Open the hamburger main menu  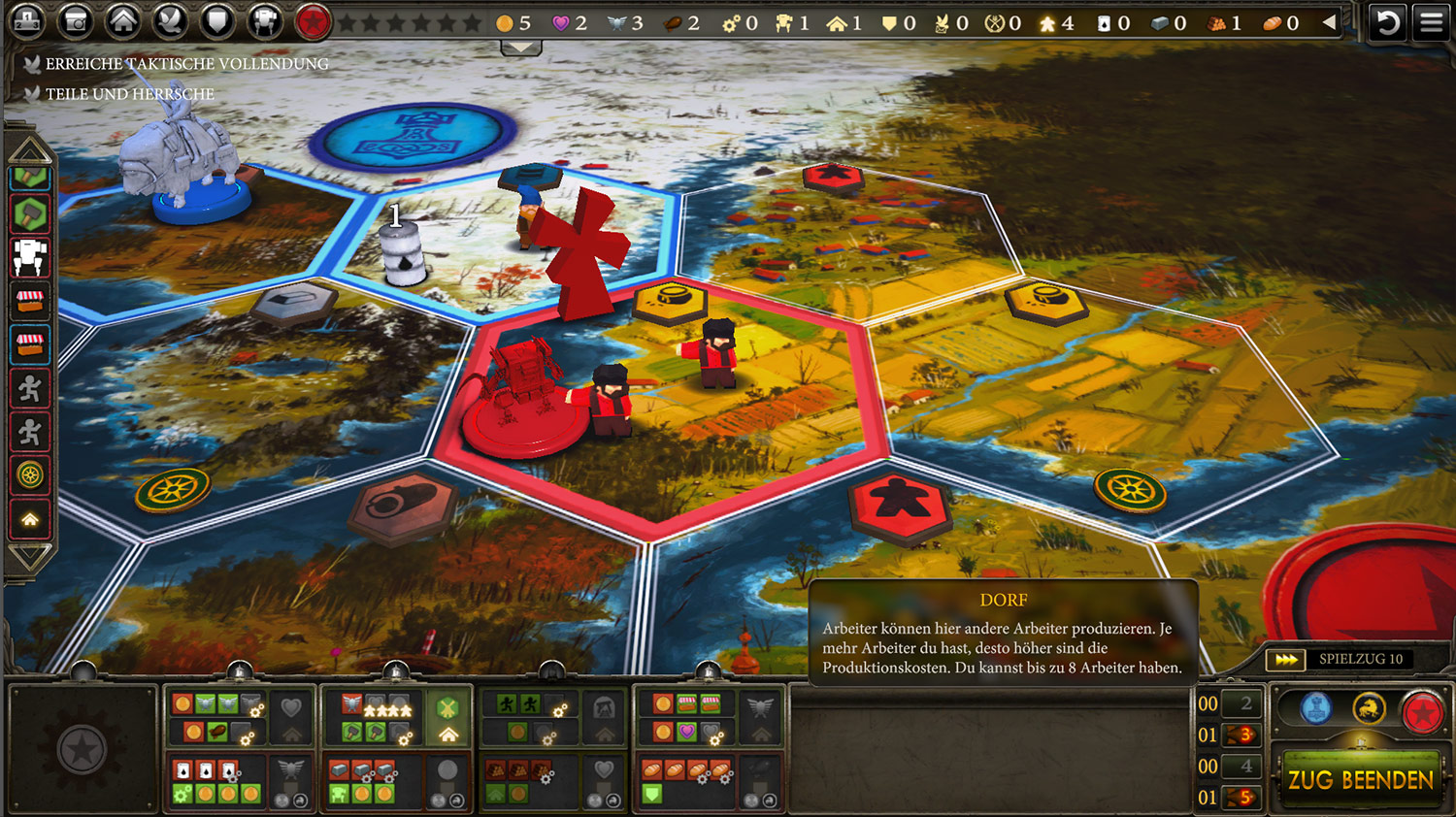(x=1432, y=21)
